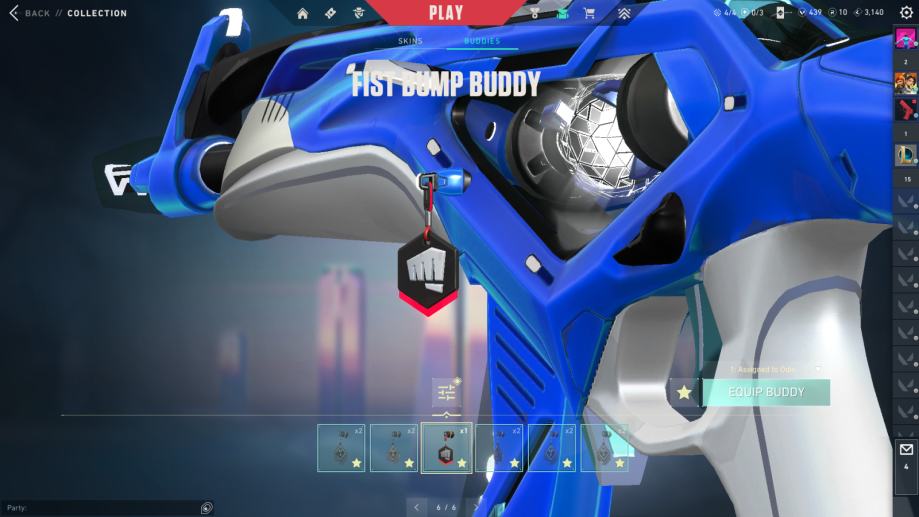Equip the Fist Bump Buddy
Screen dimensions: 919x517
pyautogui.click(x=766, y=392)
